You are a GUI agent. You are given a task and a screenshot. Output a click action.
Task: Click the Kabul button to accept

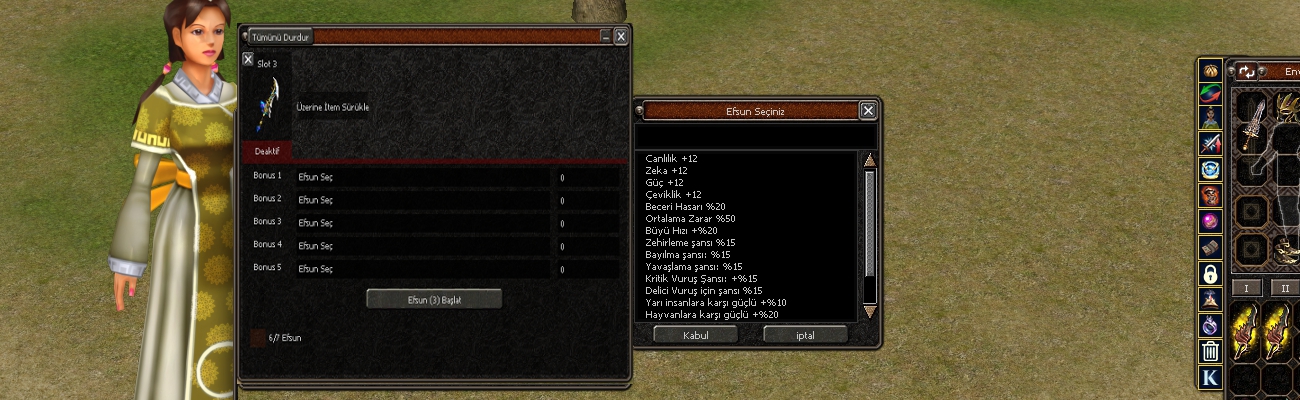pyautogui.click(x=695, y=335)
